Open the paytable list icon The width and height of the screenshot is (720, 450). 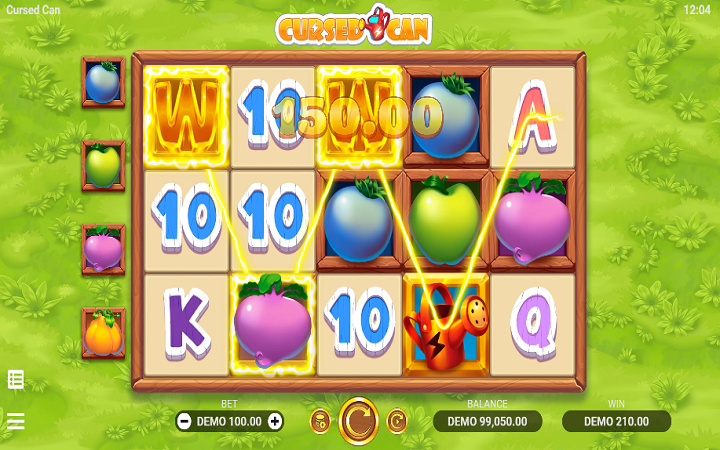pyautogui.click(x=16, y=379)
